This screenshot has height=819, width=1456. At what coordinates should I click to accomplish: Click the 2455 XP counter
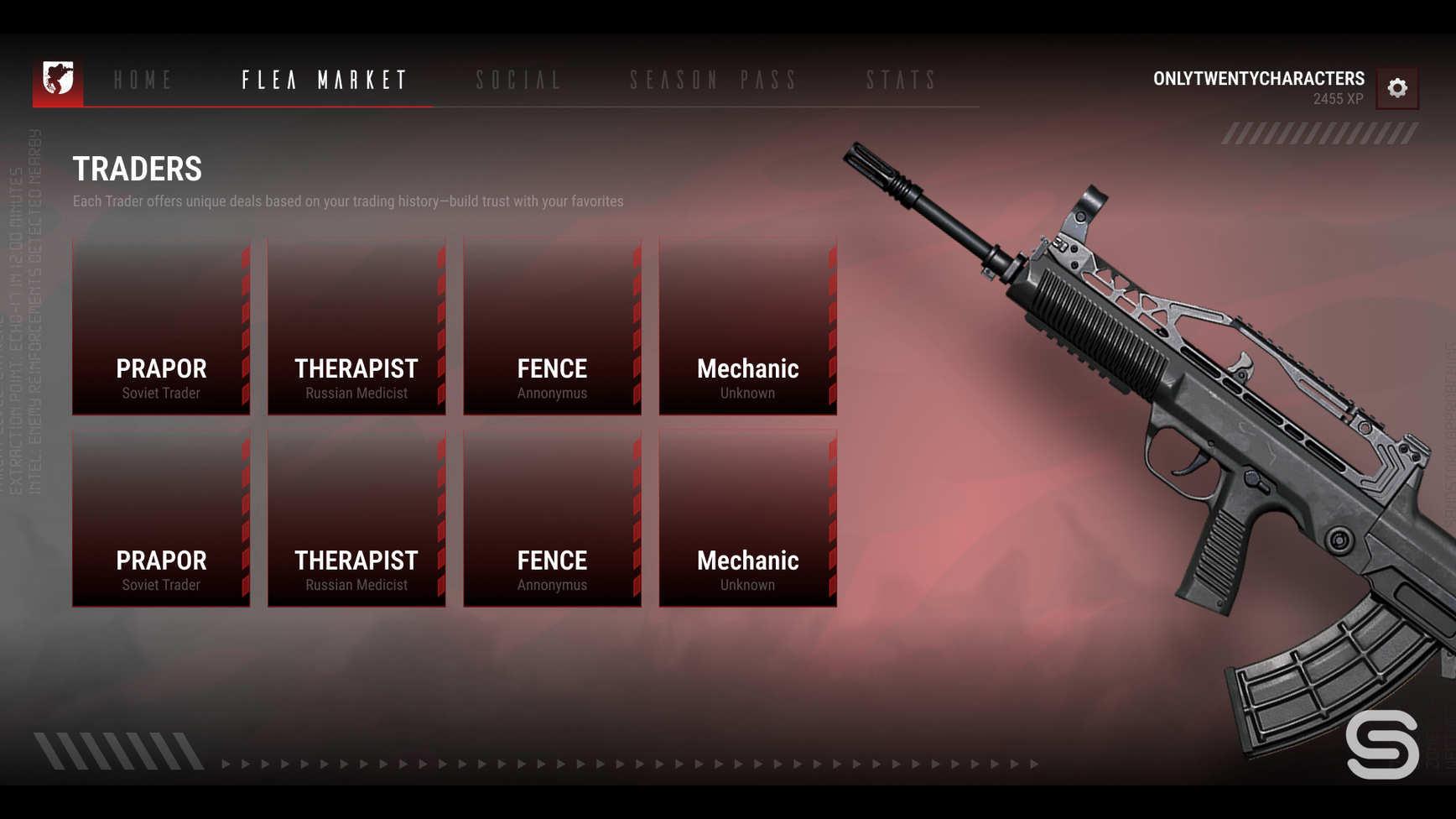point(1339,98)
